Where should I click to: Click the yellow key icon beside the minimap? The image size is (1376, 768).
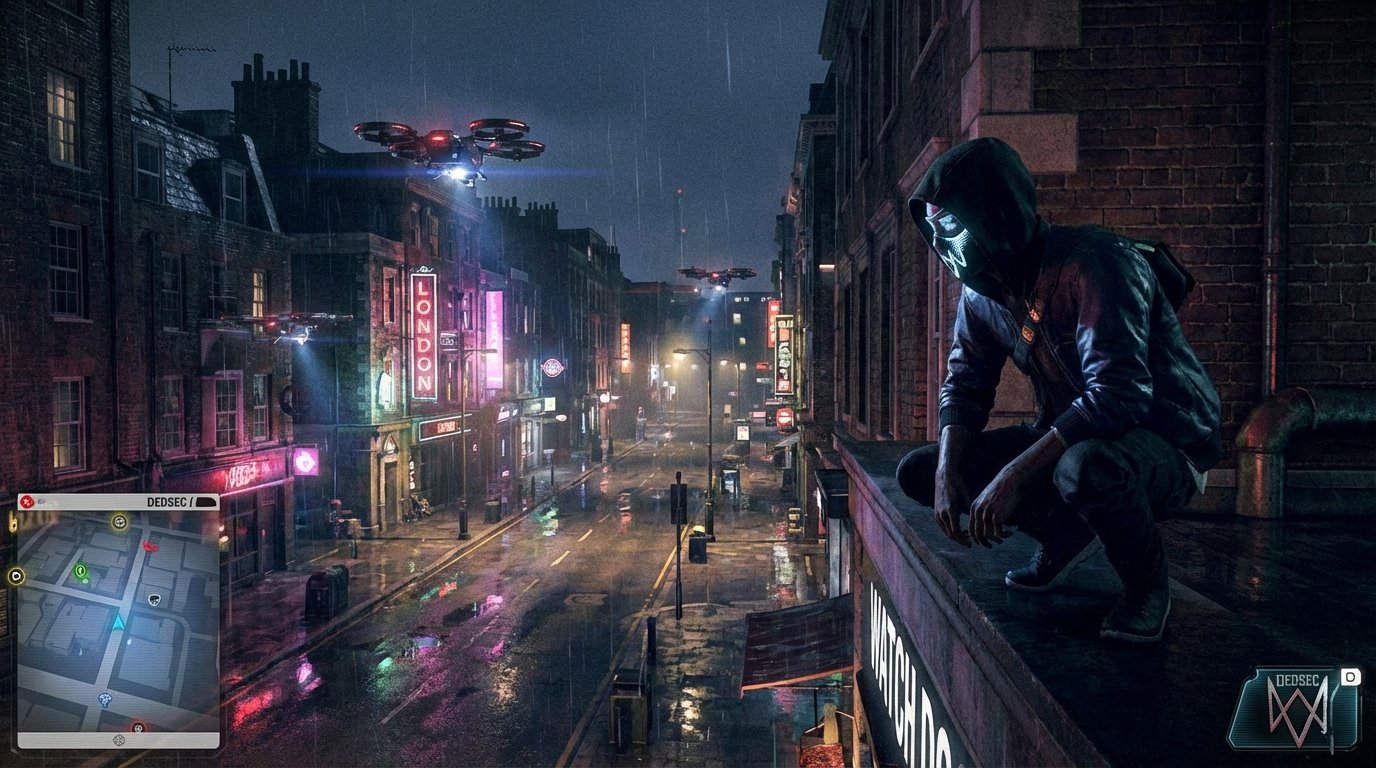tap(12, 523)
